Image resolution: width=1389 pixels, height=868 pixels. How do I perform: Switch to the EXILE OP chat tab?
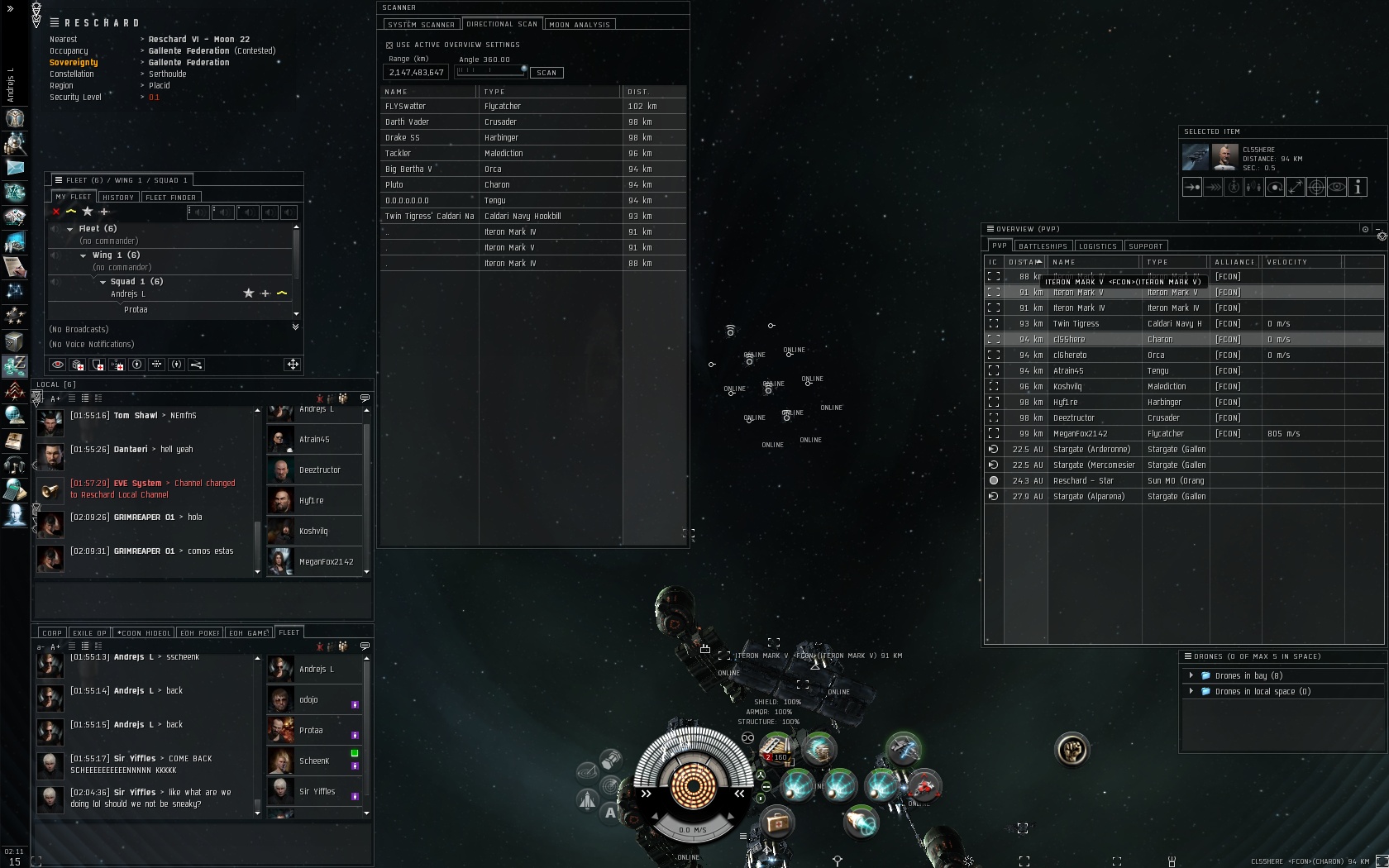pos(89,633)
